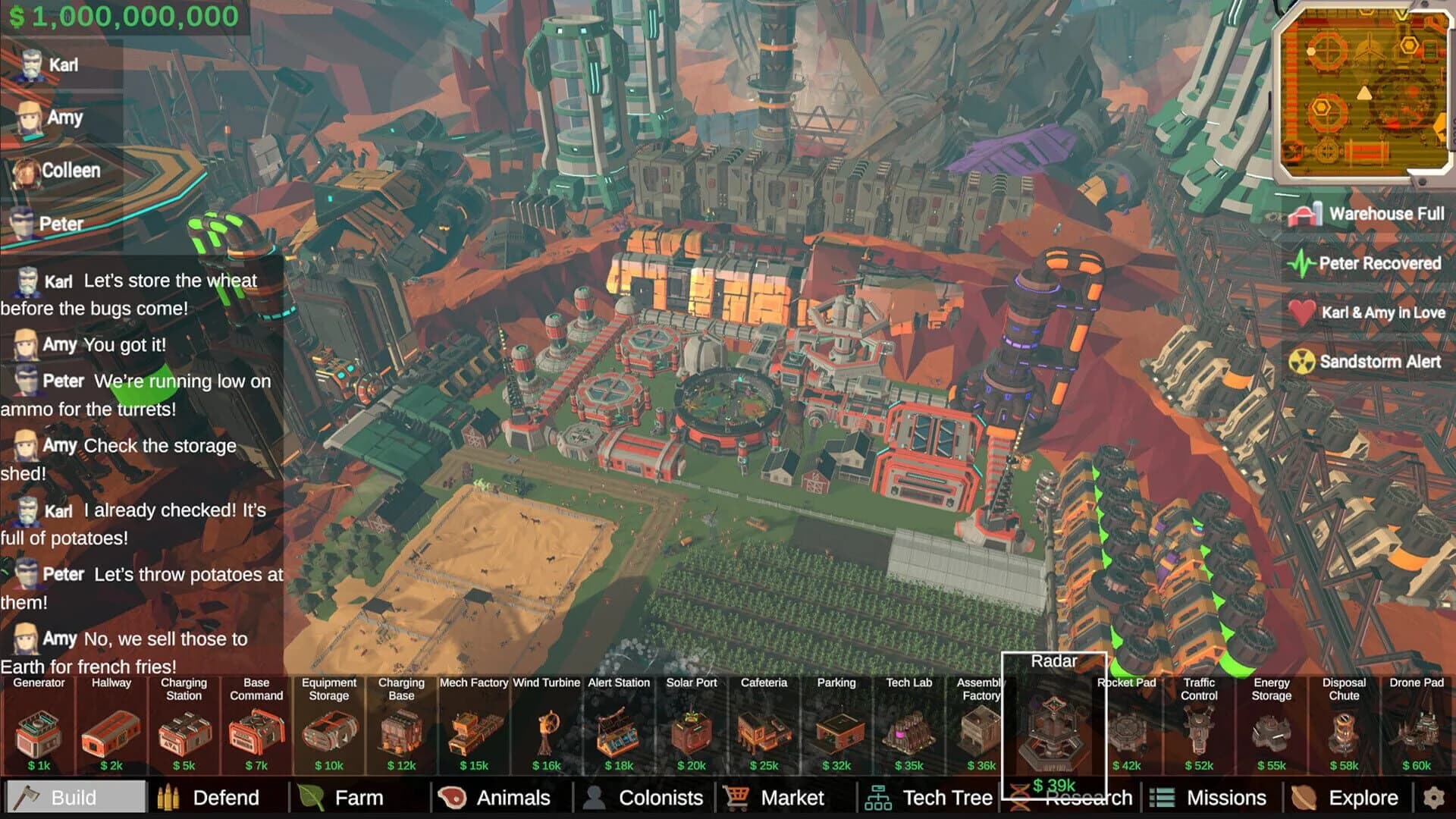
Task: Open the minimap in the top right corner
Action: 1363,91
